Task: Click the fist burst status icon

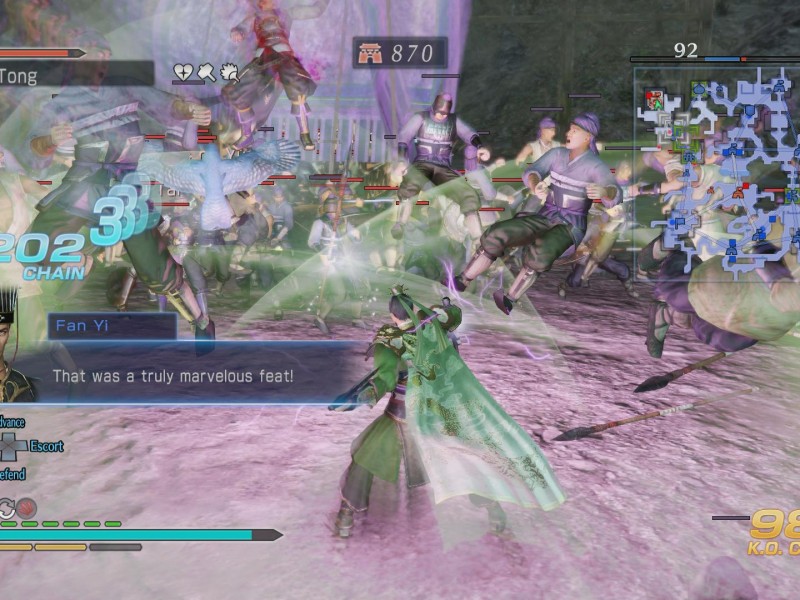Action: pos(228,72)
